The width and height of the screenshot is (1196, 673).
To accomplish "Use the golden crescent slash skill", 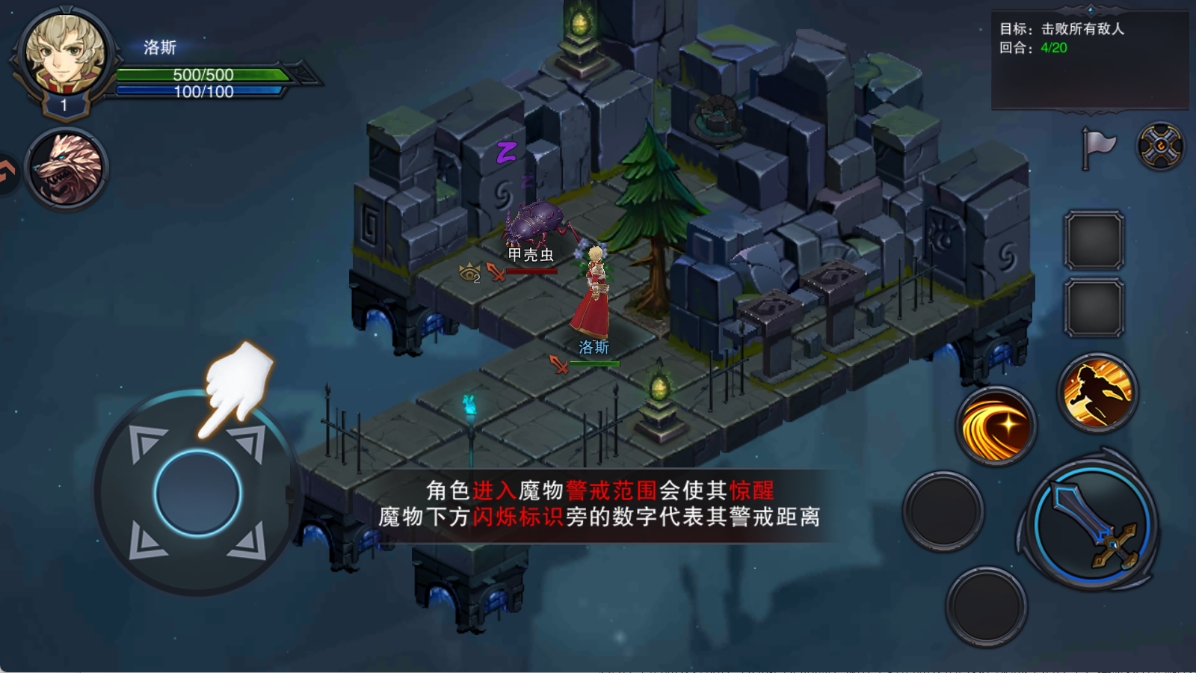I will tap(995, 426).
